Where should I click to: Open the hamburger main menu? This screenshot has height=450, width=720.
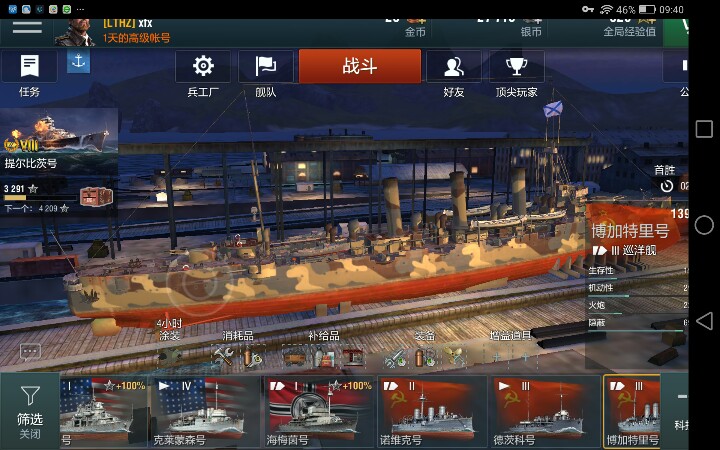(x=27, y=26)
